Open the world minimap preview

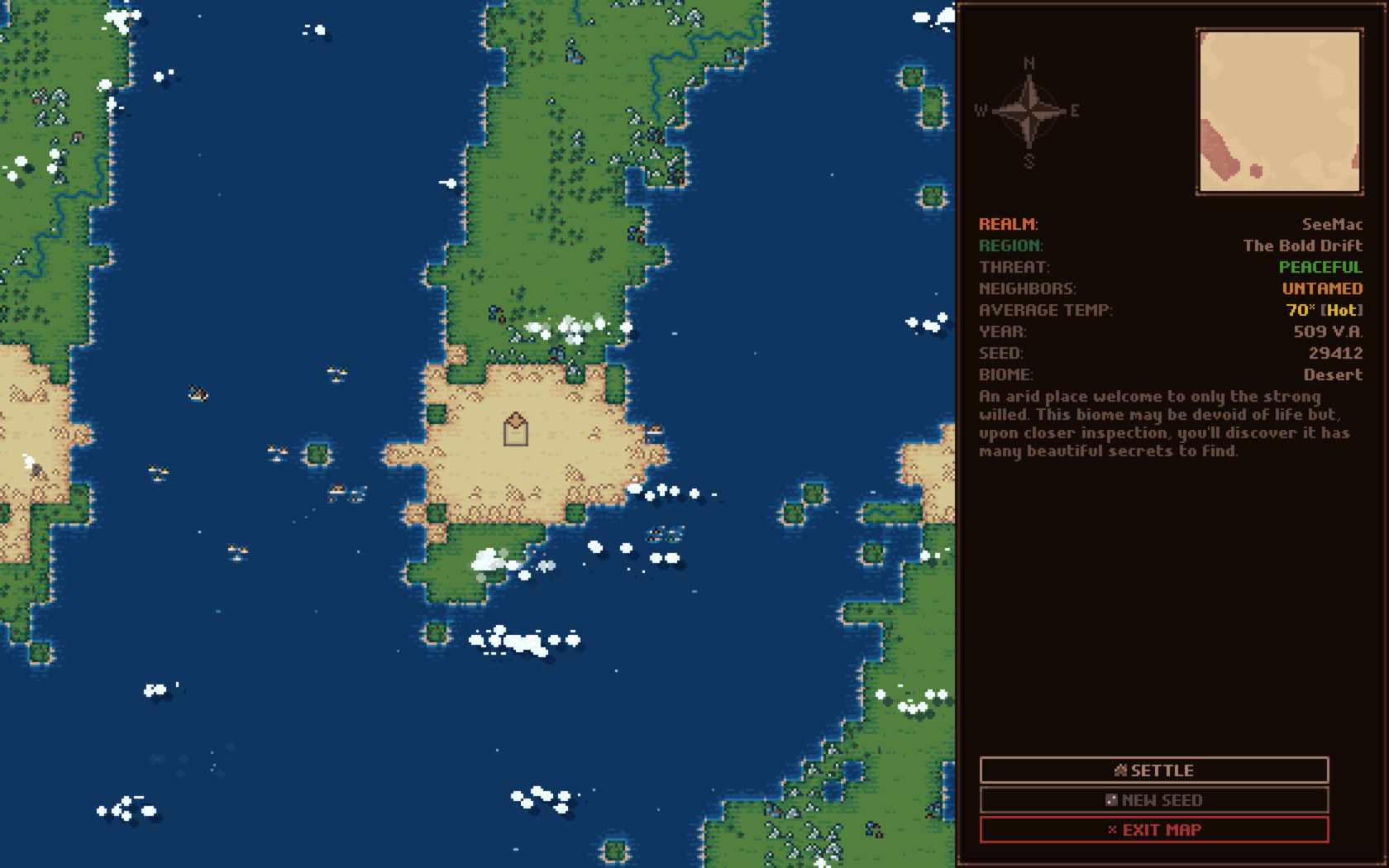tap(1280, 110)
